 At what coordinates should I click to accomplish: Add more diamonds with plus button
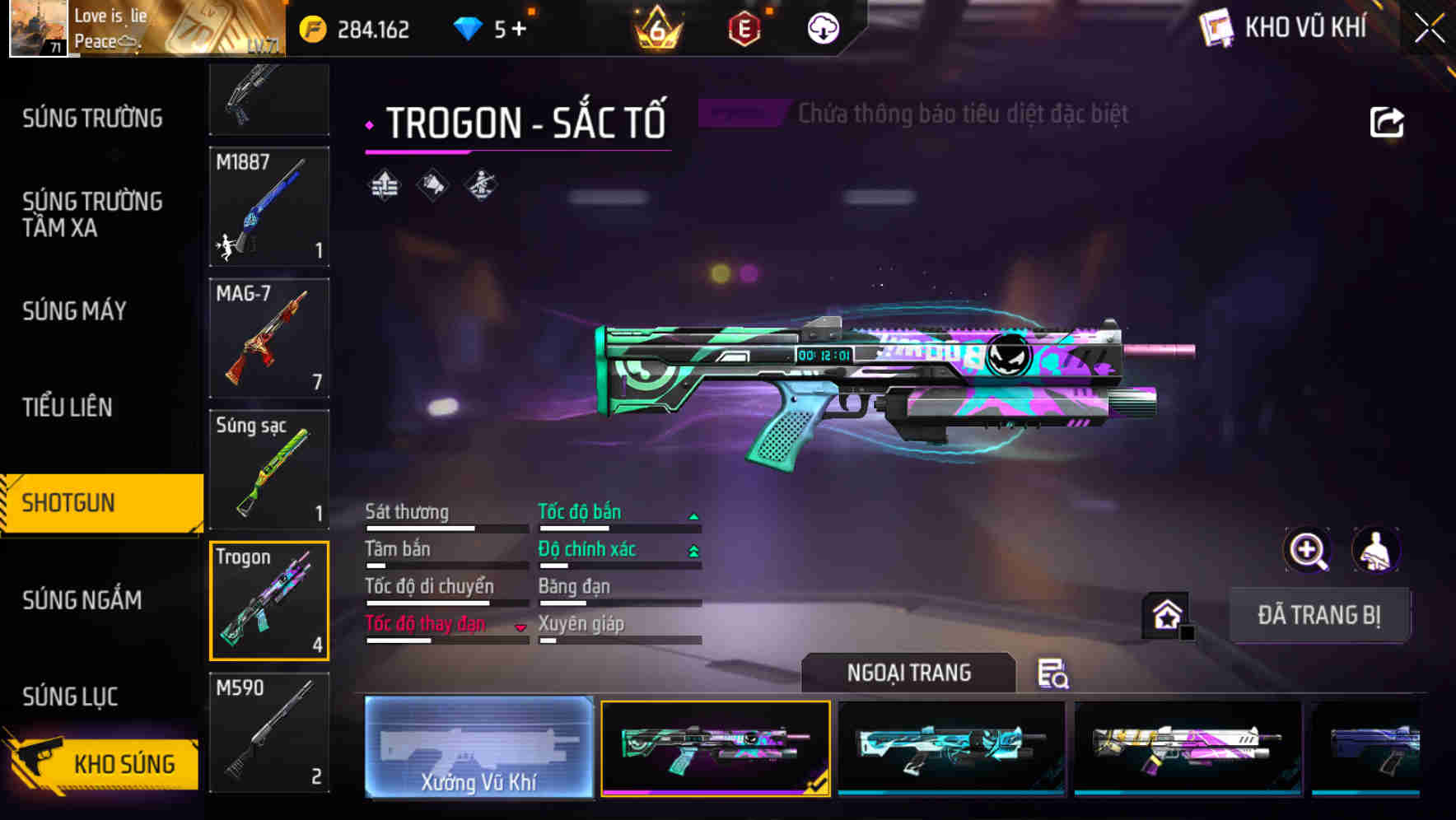(519, 30)
